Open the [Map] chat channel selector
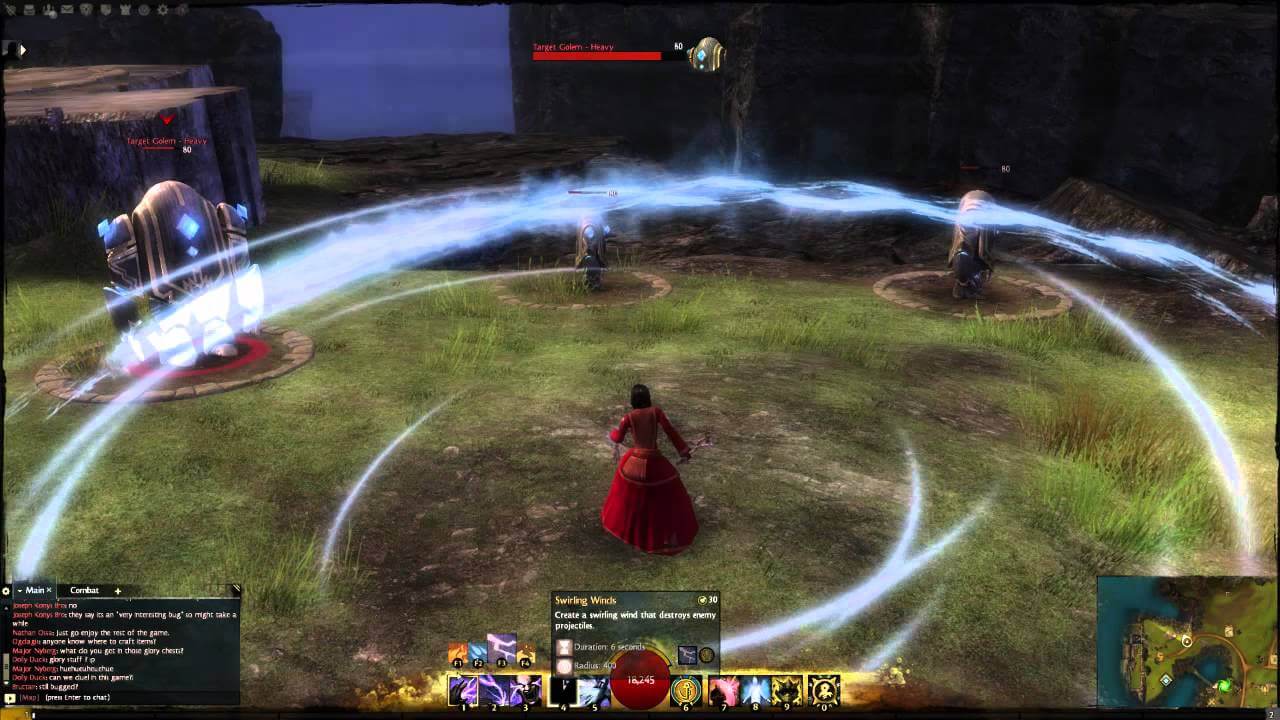The height and width of the screenshot is (720, 1280). coord(28,697)
